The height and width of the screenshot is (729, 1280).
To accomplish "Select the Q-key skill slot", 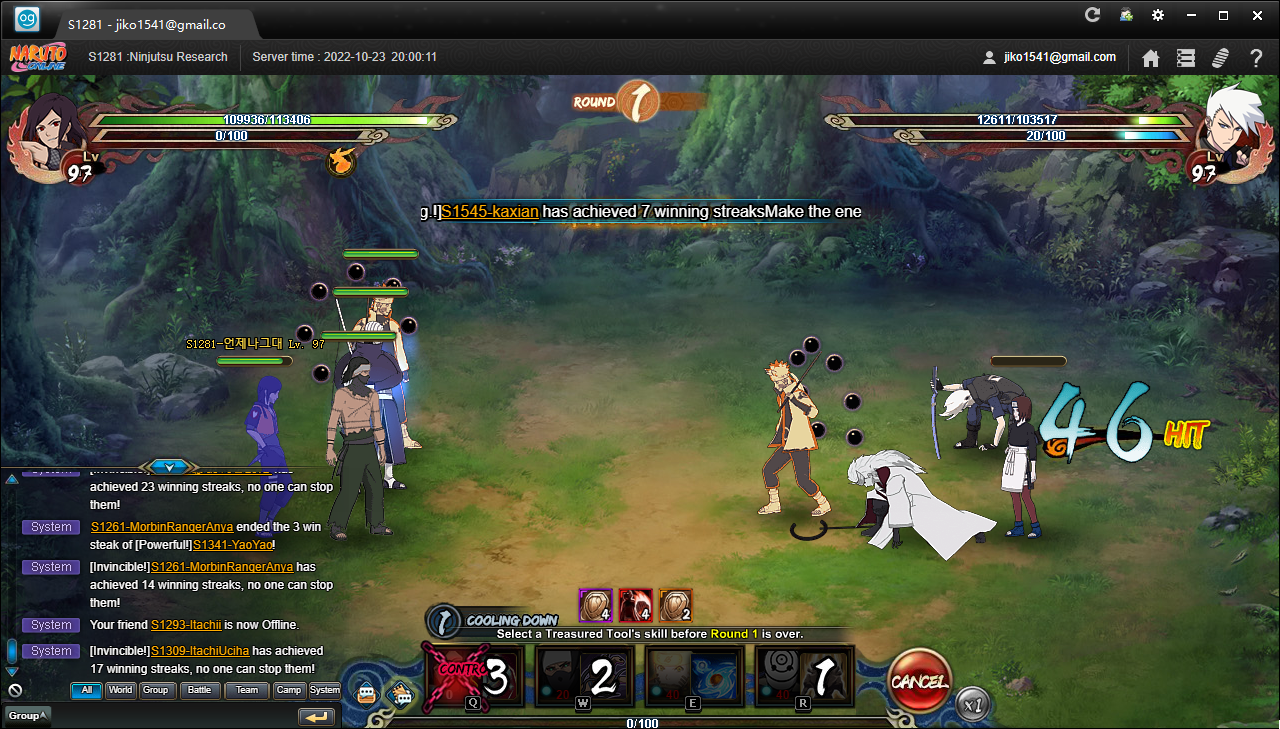I will [475, 677].
